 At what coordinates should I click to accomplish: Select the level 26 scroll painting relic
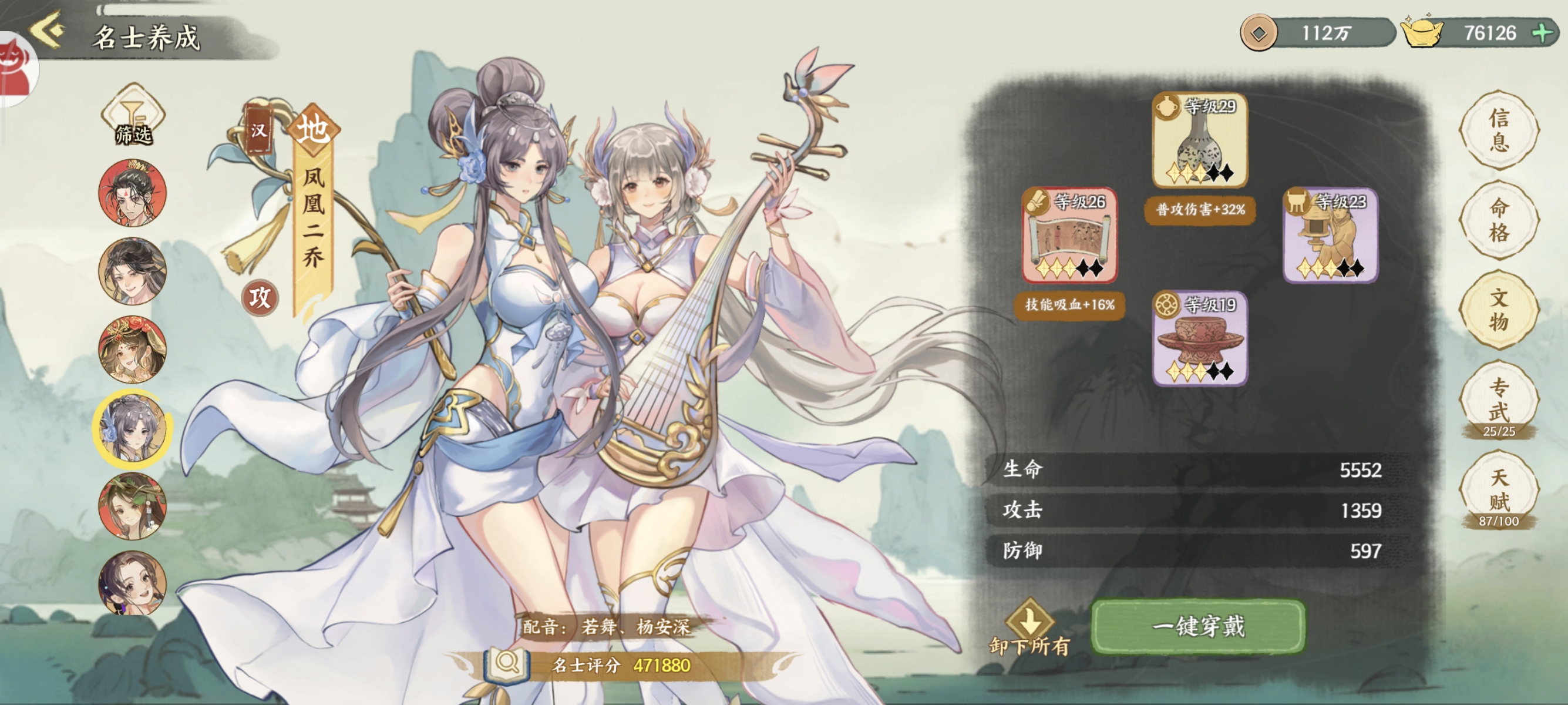(1069, 236)
